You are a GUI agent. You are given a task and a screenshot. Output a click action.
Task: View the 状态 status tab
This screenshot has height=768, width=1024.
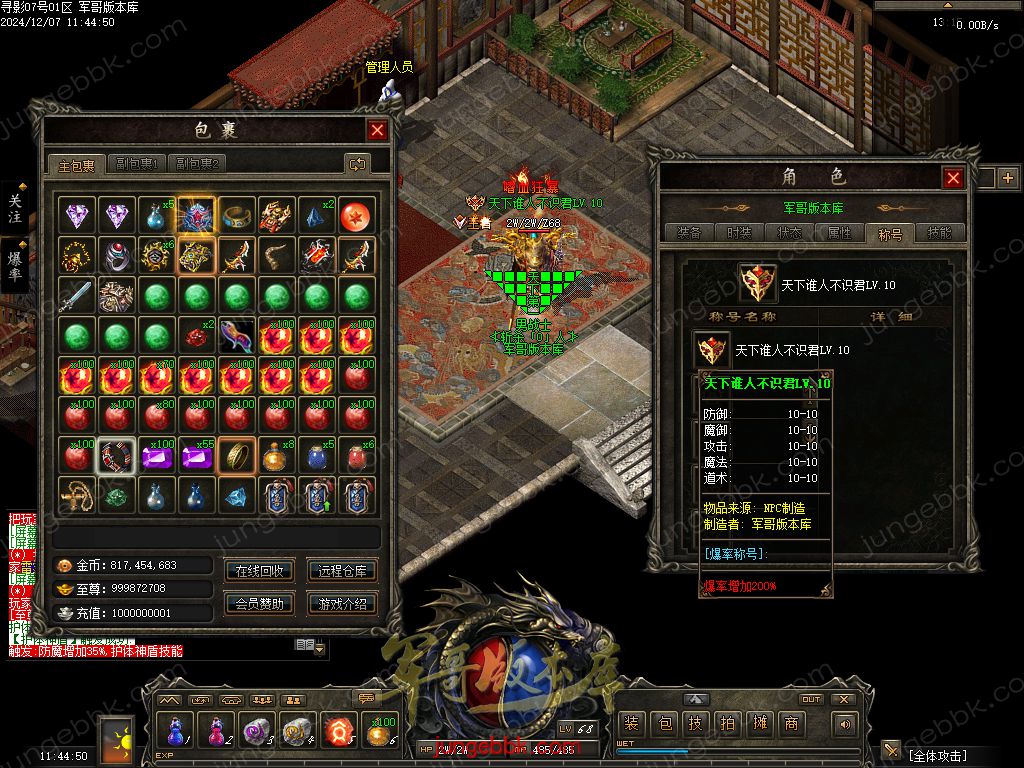tap(789, 233)
